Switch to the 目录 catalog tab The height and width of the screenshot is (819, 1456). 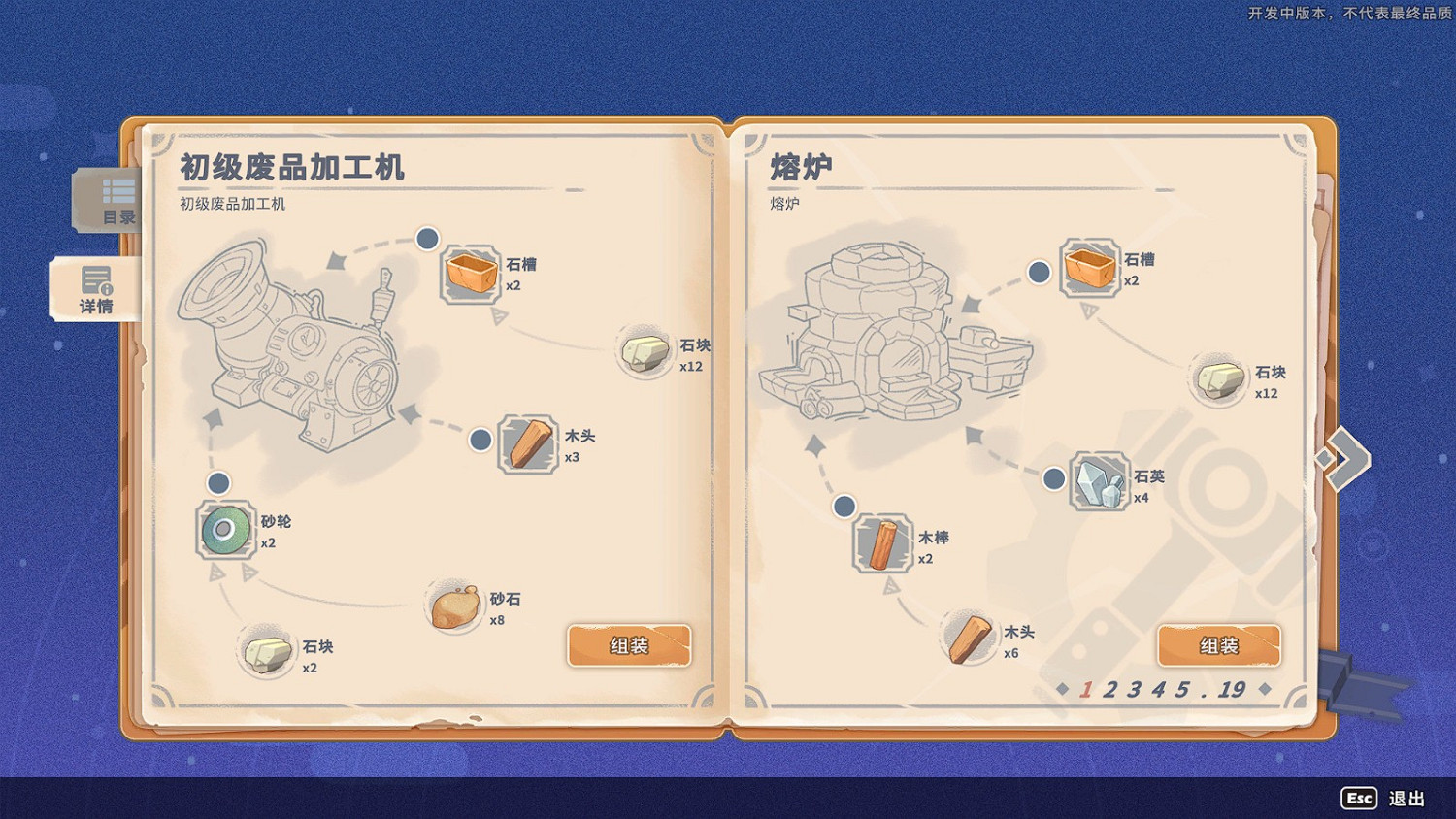click(x=106, y=201)
